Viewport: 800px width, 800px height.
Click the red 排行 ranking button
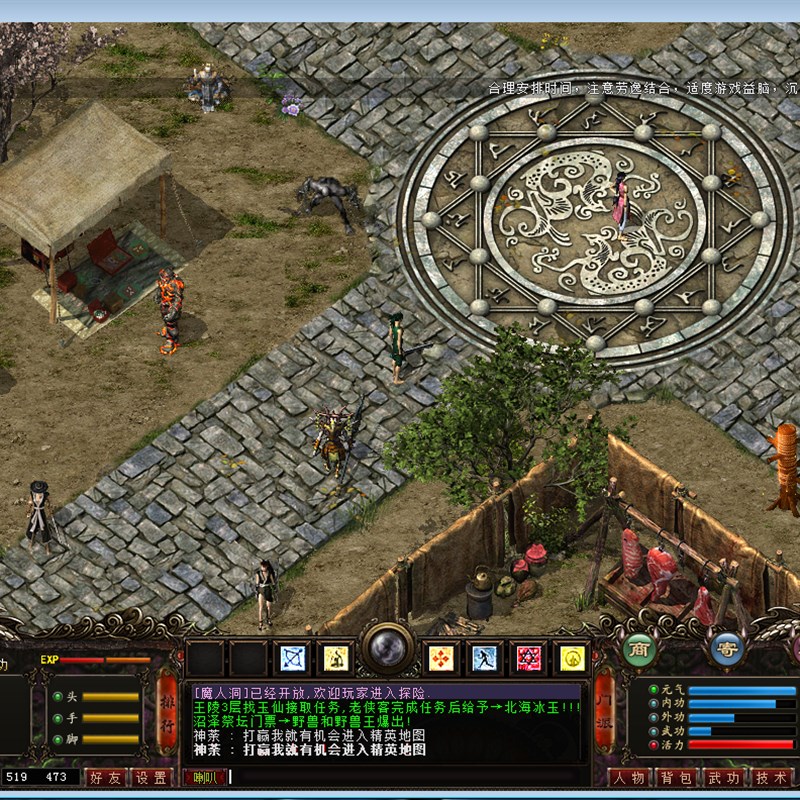[x=167, y=711]
